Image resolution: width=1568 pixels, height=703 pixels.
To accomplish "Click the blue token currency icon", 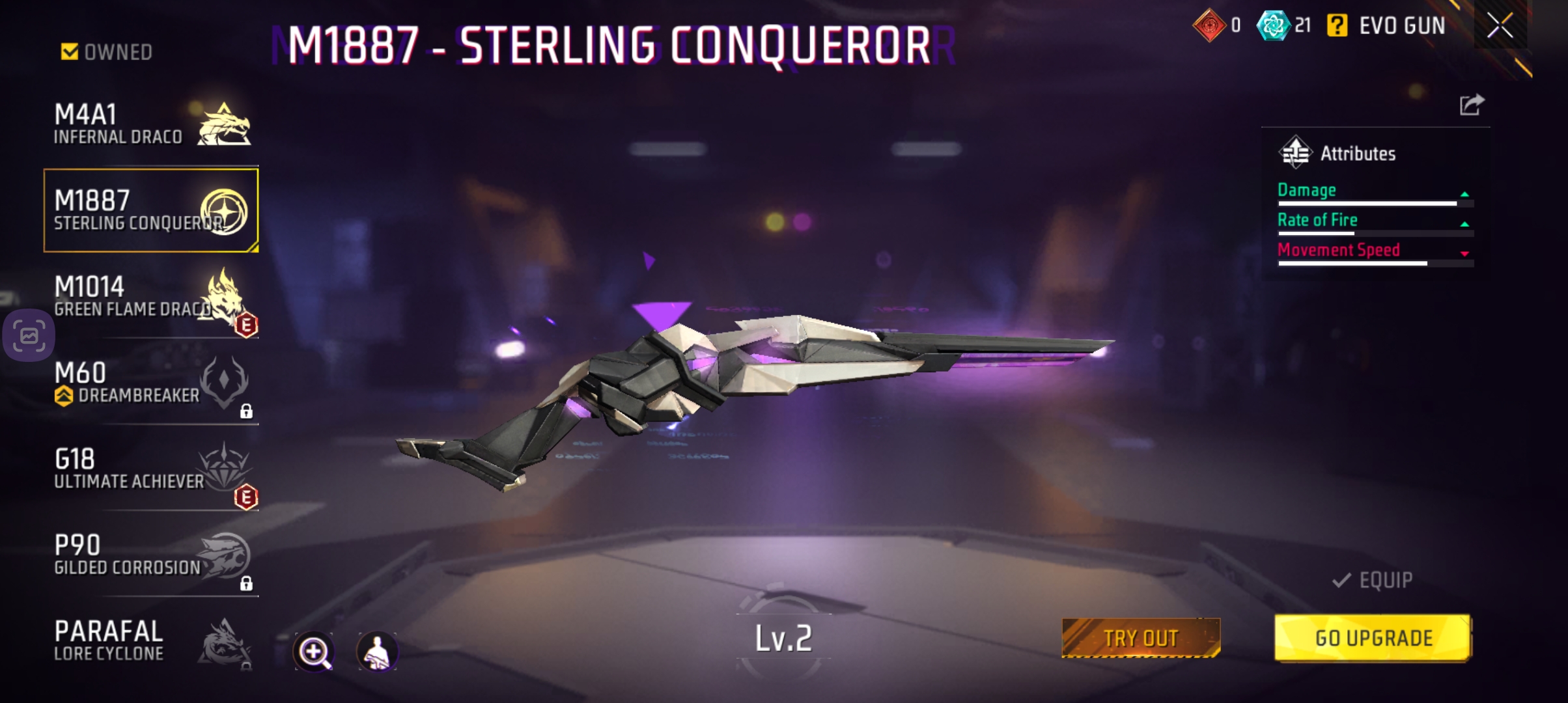I will (1272, 26).
